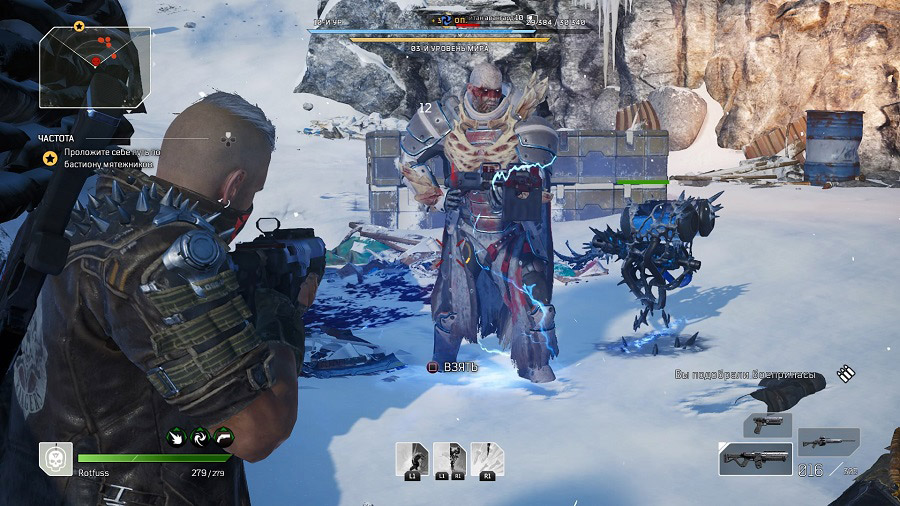Switch to the long rifle weapon slot
The width and height of the screenshot is (900, 506).
[827, 441]
